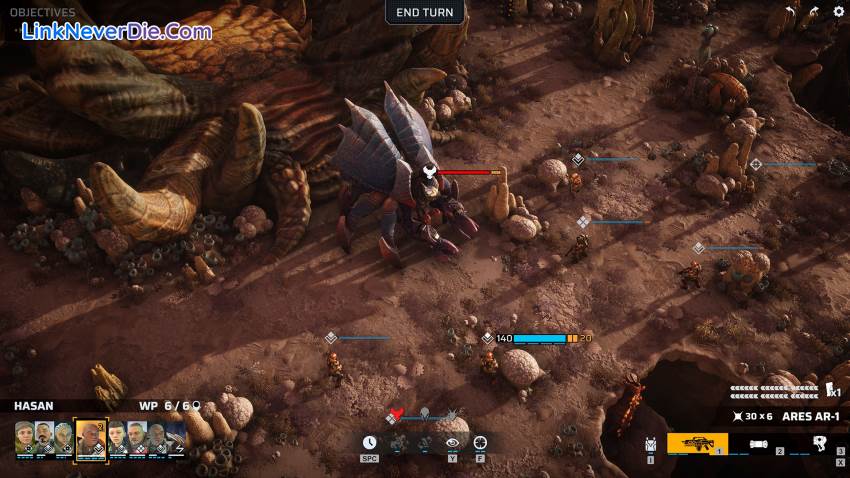This screenshot has height=478, width=850.
Task: Activate the eye overwatch ability
Action: (453, 442)
